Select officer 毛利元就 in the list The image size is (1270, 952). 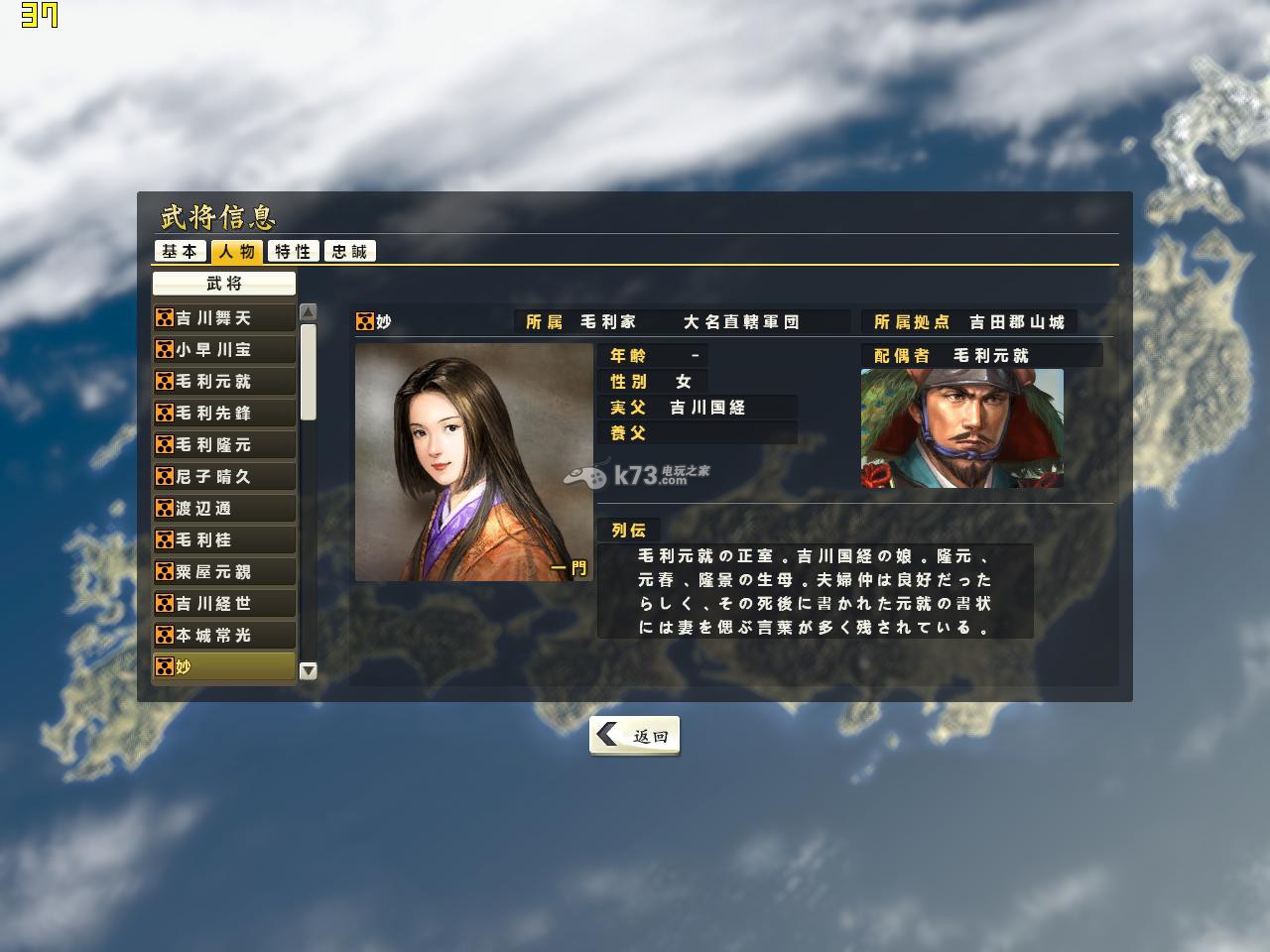point(224,382)
